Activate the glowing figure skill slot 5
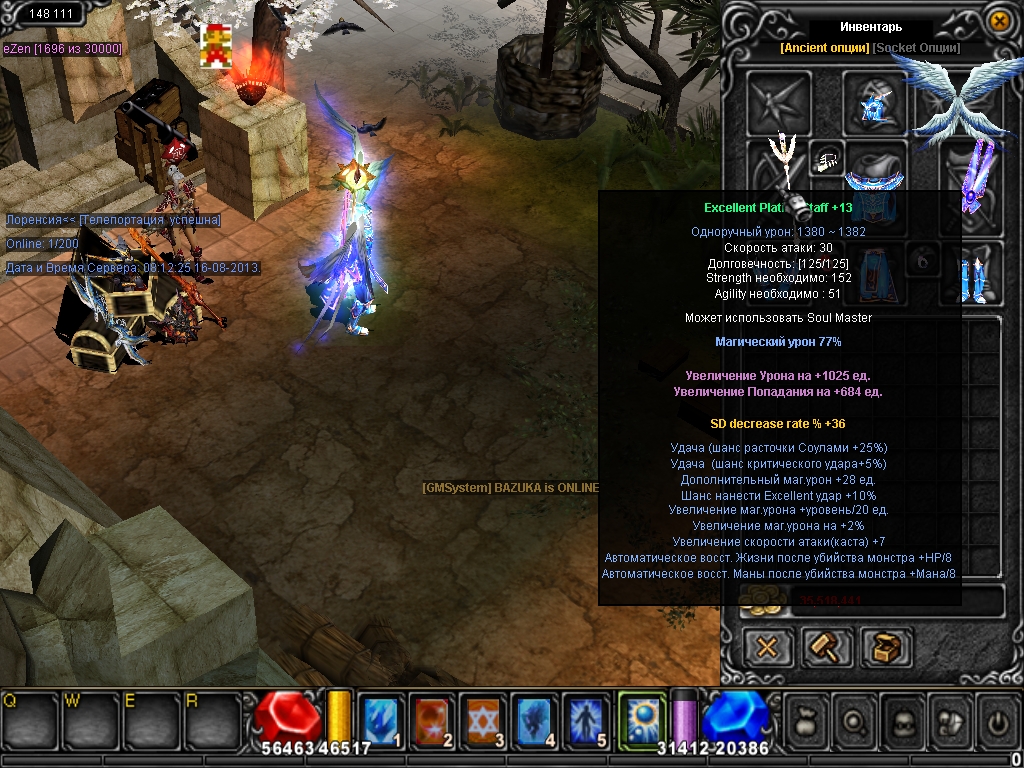This screenshot has width=1024, height=768. (x=588, y=718)
